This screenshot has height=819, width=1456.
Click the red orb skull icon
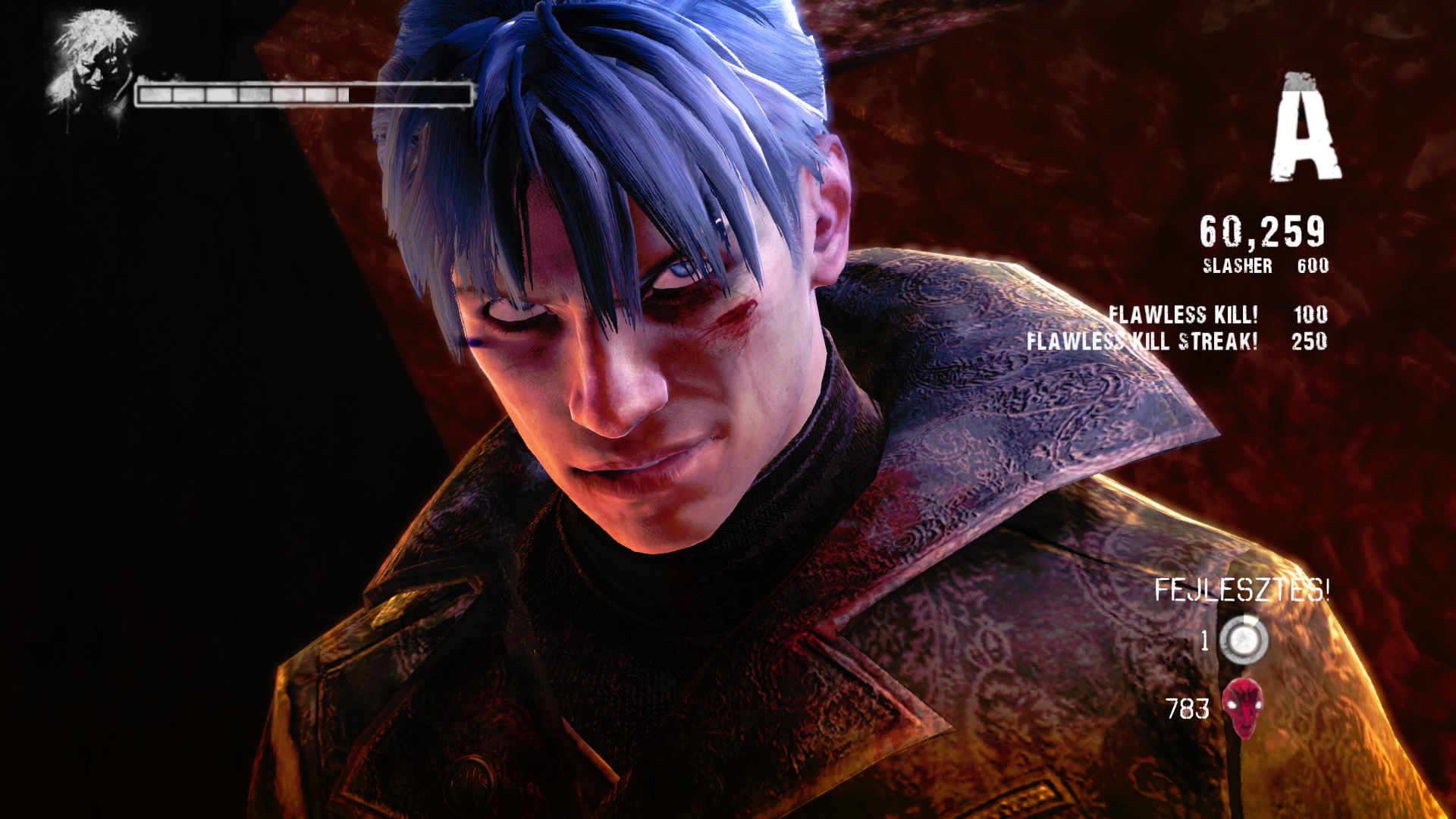(1242, 708)
